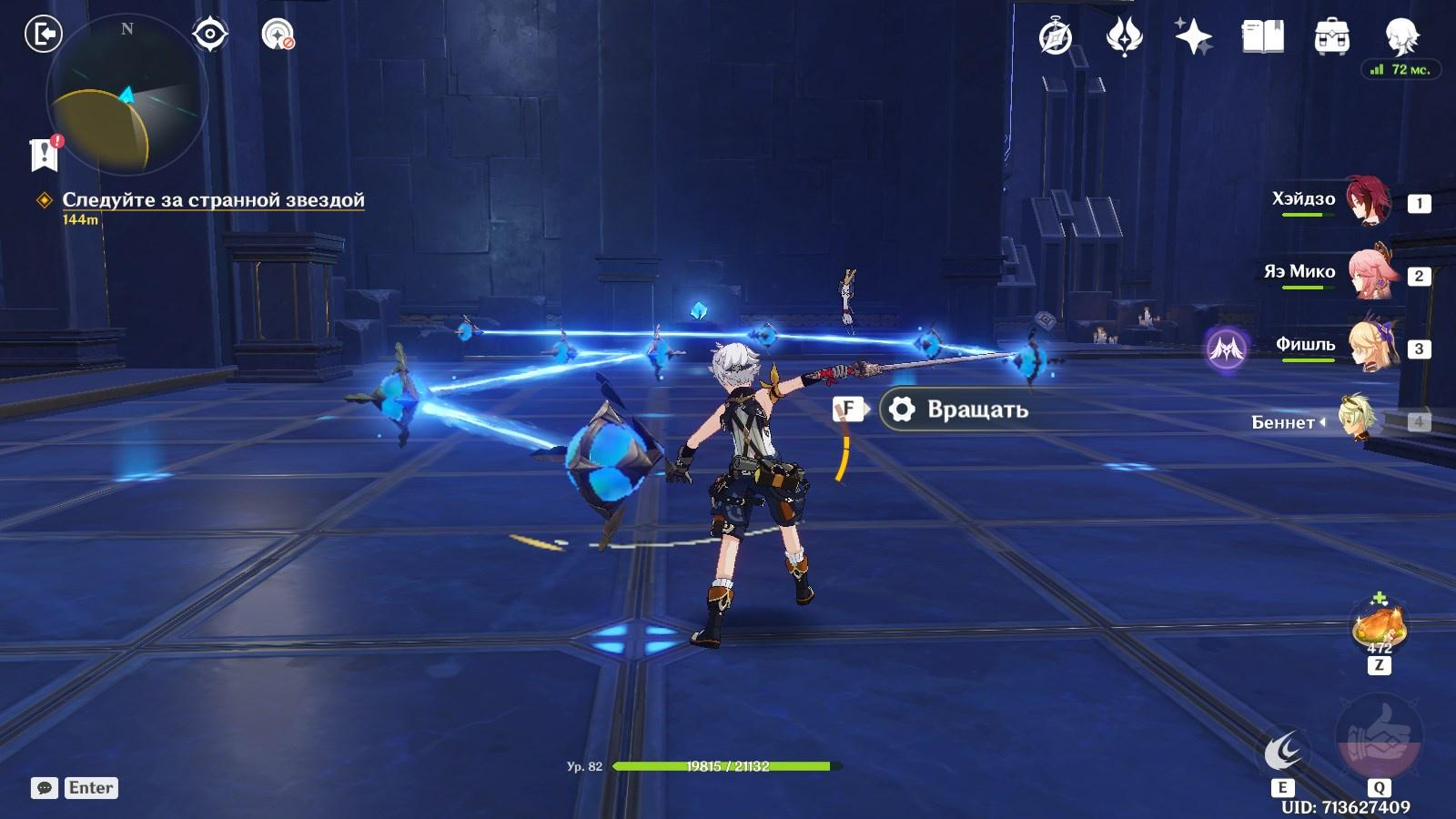Click the exit domain icon
Screen dimensions: 1456x819
click(x=43, y=35)
